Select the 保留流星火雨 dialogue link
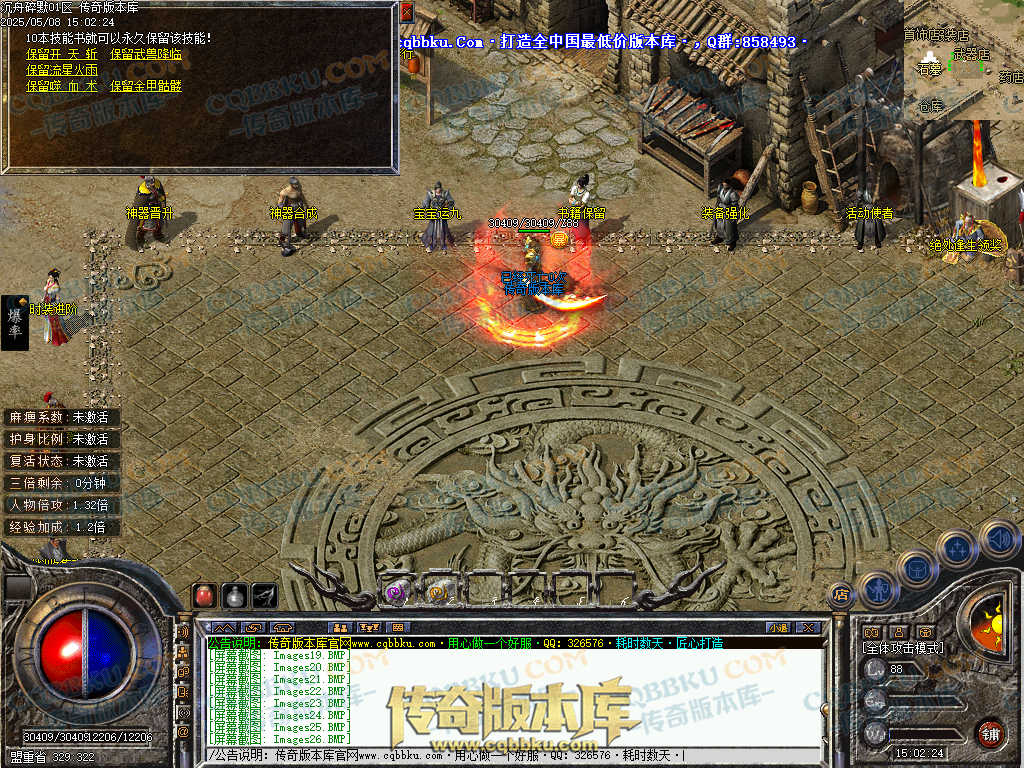The width and height of the screenshot is (1024, 768). (x=62, y=70)
